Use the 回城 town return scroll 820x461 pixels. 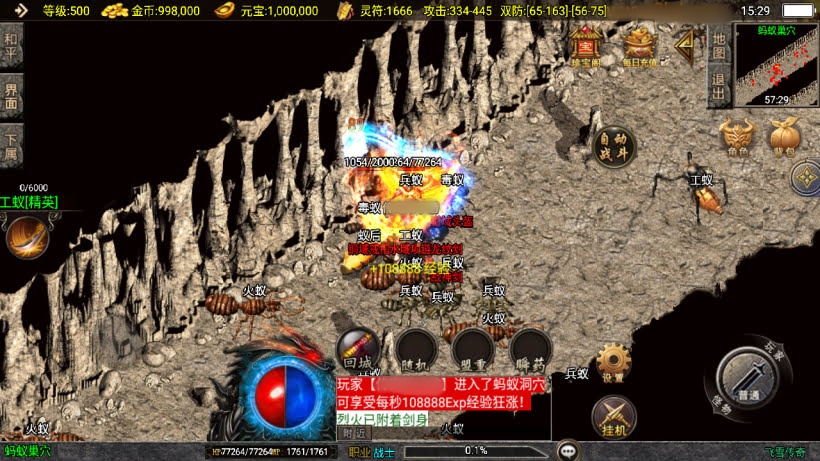coord(357,347)
